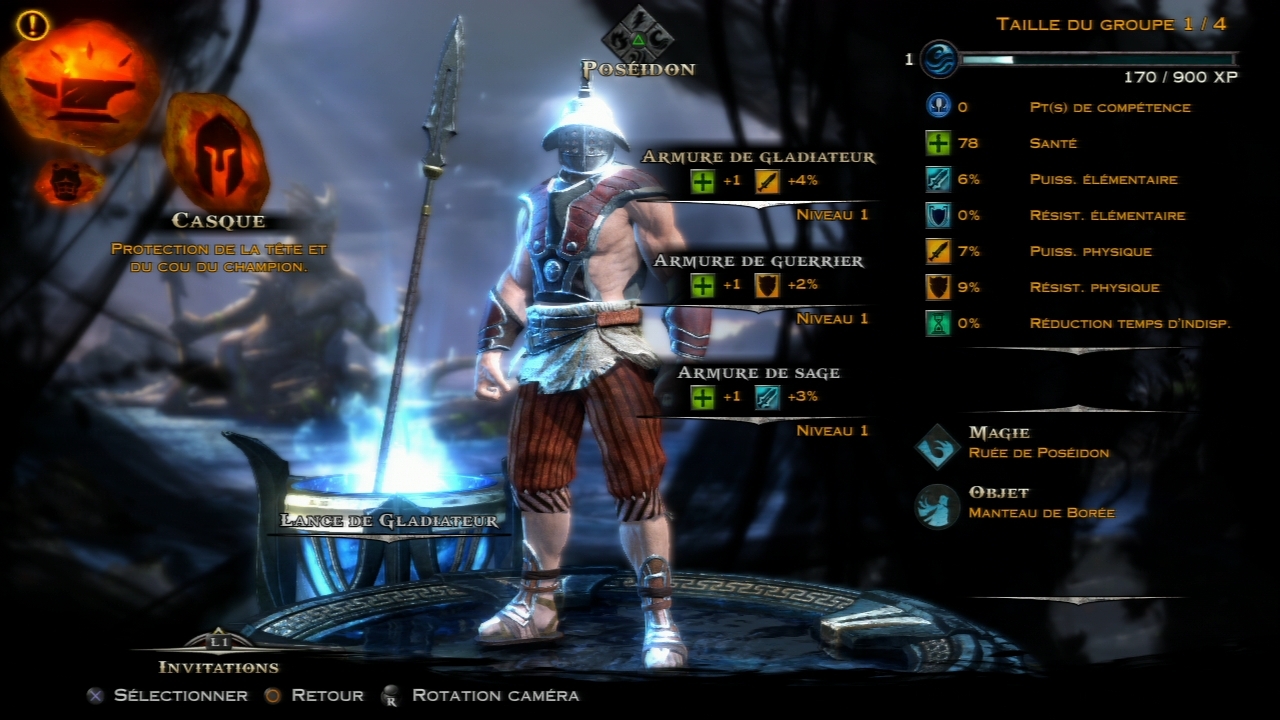Click the Poséidon allegiance emblem
The image size is (1280, 720).
[637, 38]
